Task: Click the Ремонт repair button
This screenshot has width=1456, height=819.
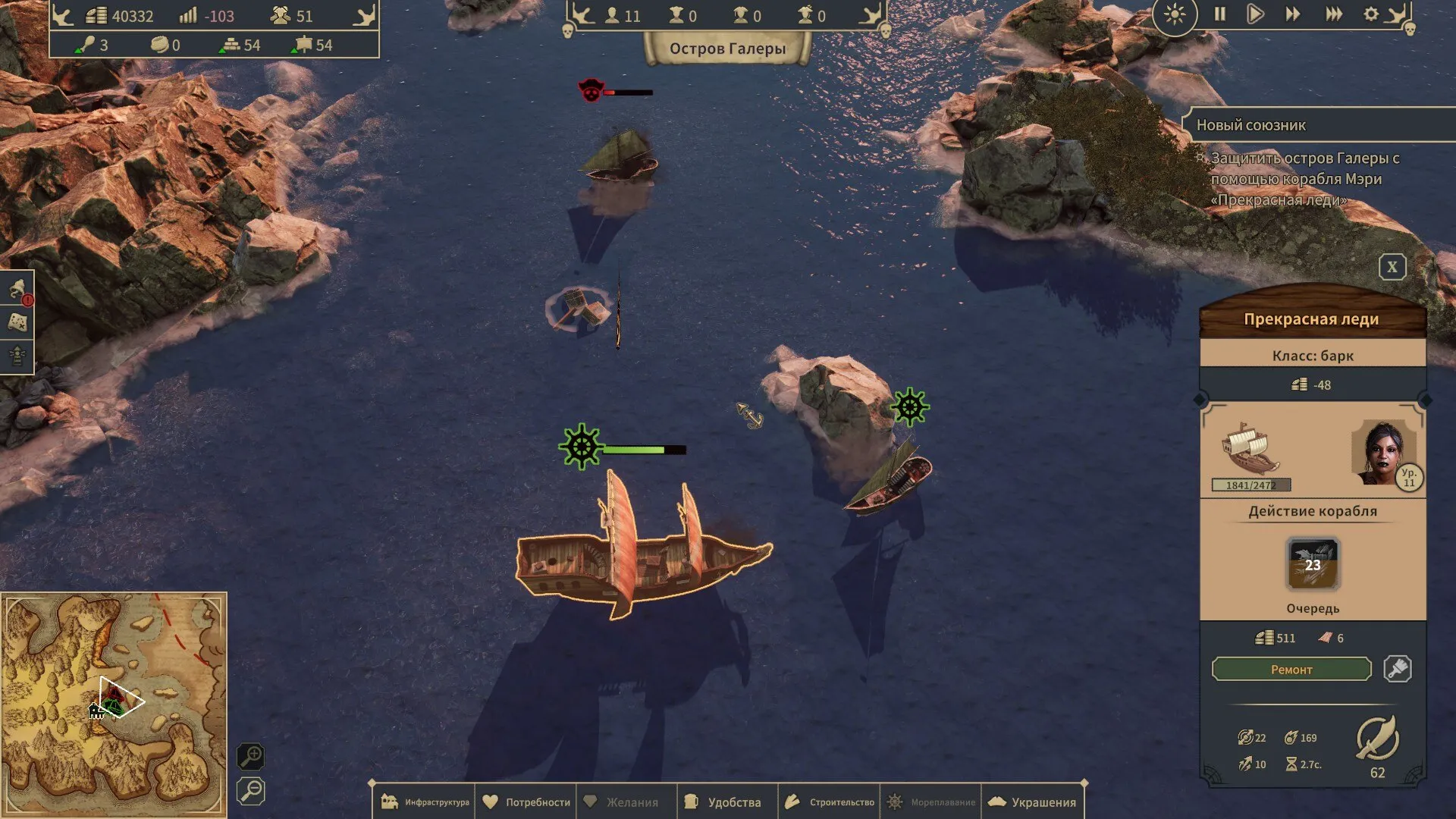Action: (1291, 670)
